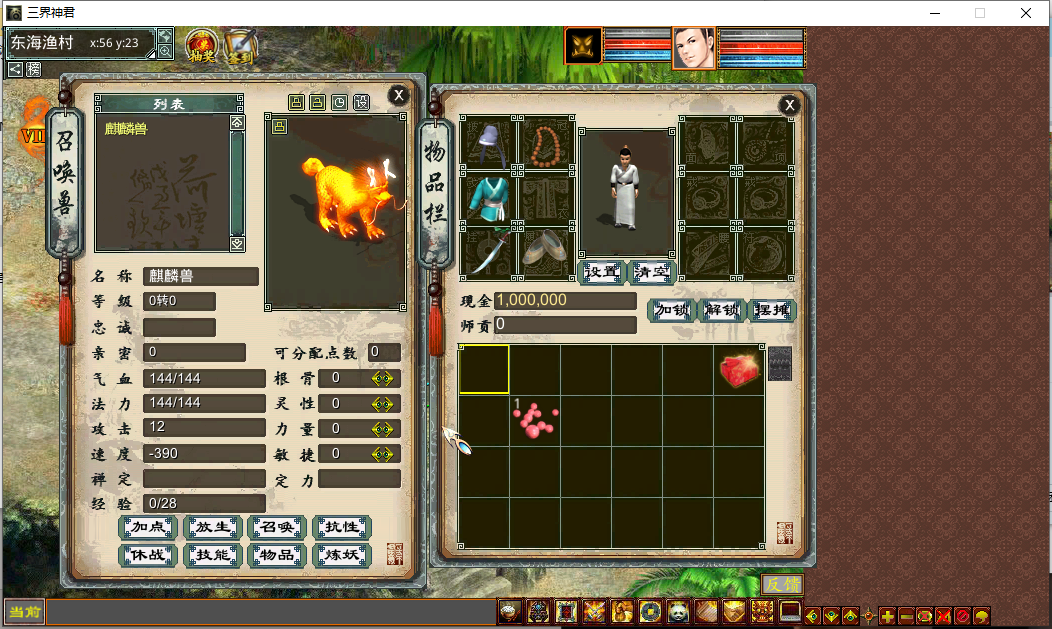This screenshot has height=629, width=1052.
Task: Select 麒麟兽 in the summon list
Action: coord(125,128)
